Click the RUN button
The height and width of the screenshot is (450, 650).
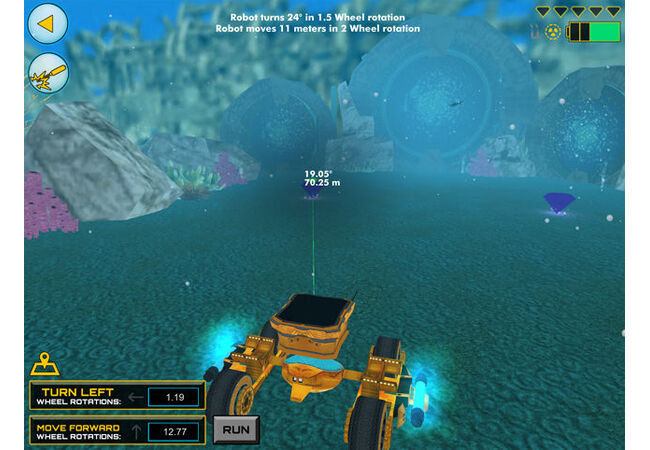[x=236, y=429]
